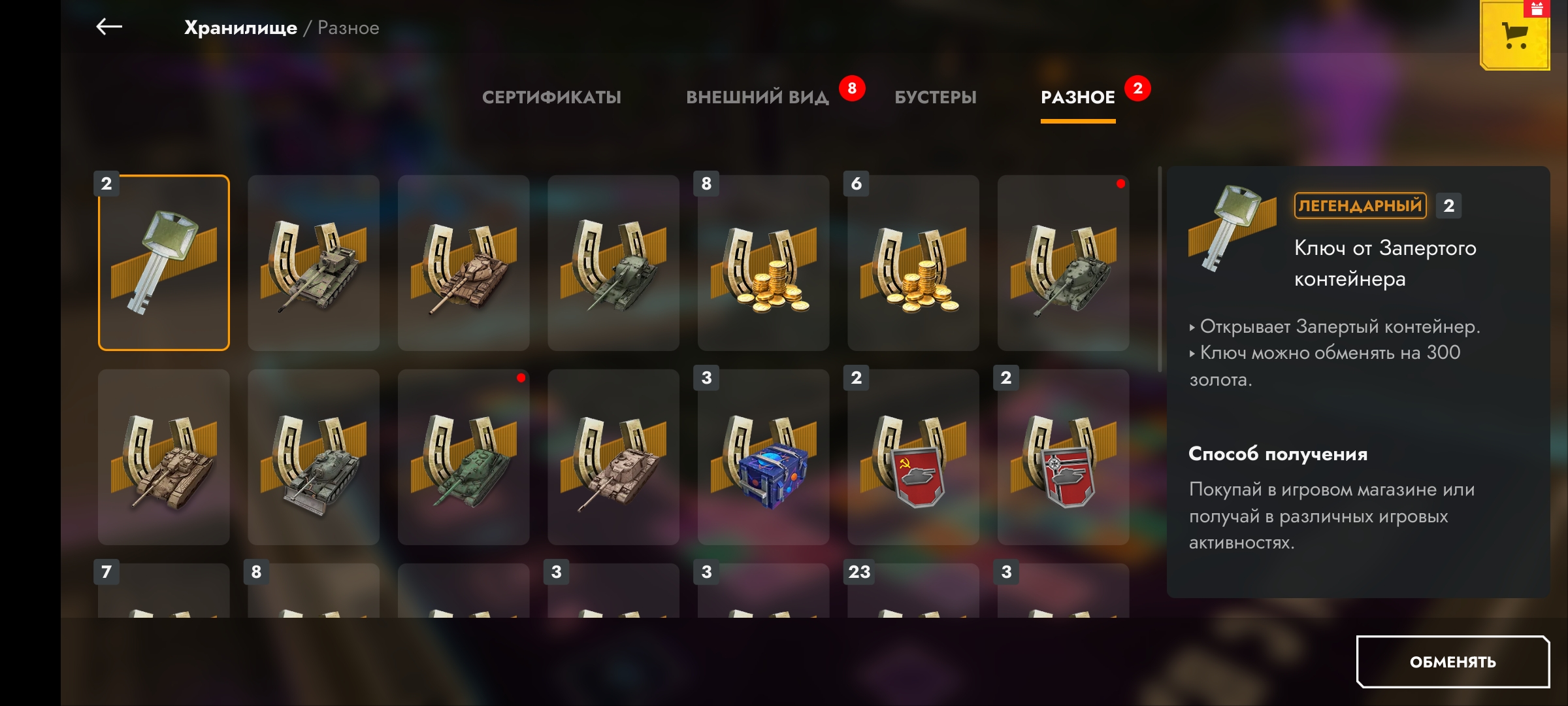Pick the Soviet hammer-and-sickle emblem slot
The width and height of the screenshot is (1568, 706).
pos(913,458)
